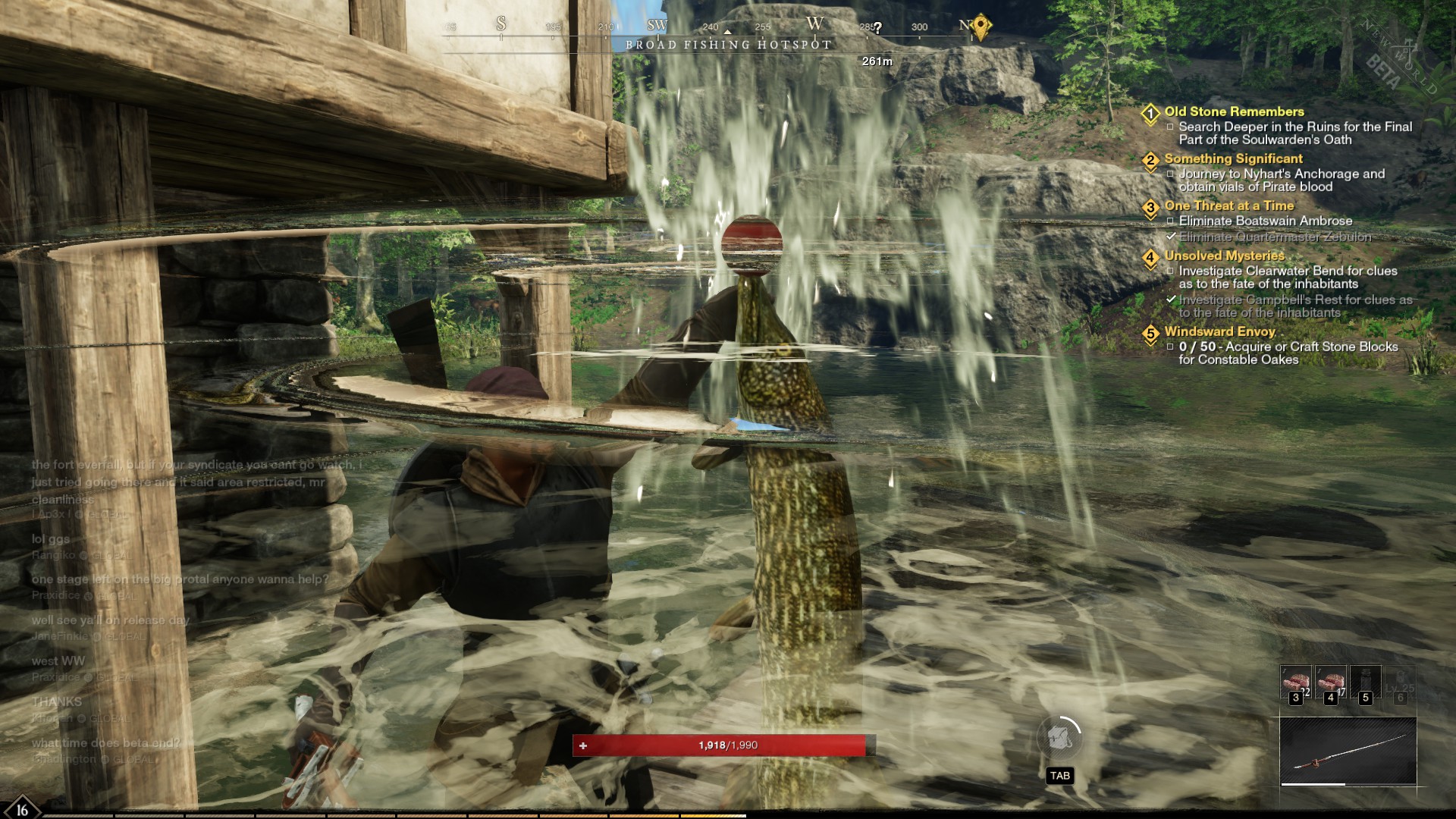Open the Something Significant quest entry

click(1233, 158)
